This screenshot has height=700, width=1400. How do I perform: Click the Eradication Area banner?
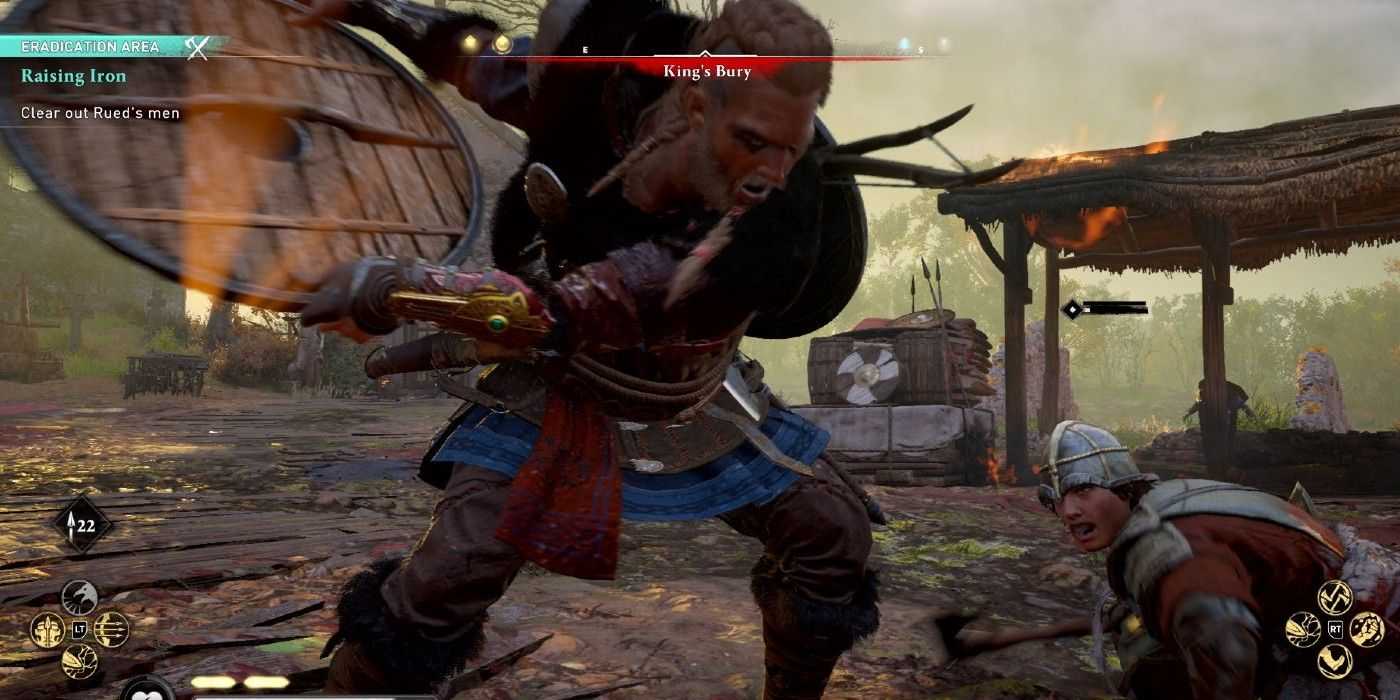coord(90,47)
